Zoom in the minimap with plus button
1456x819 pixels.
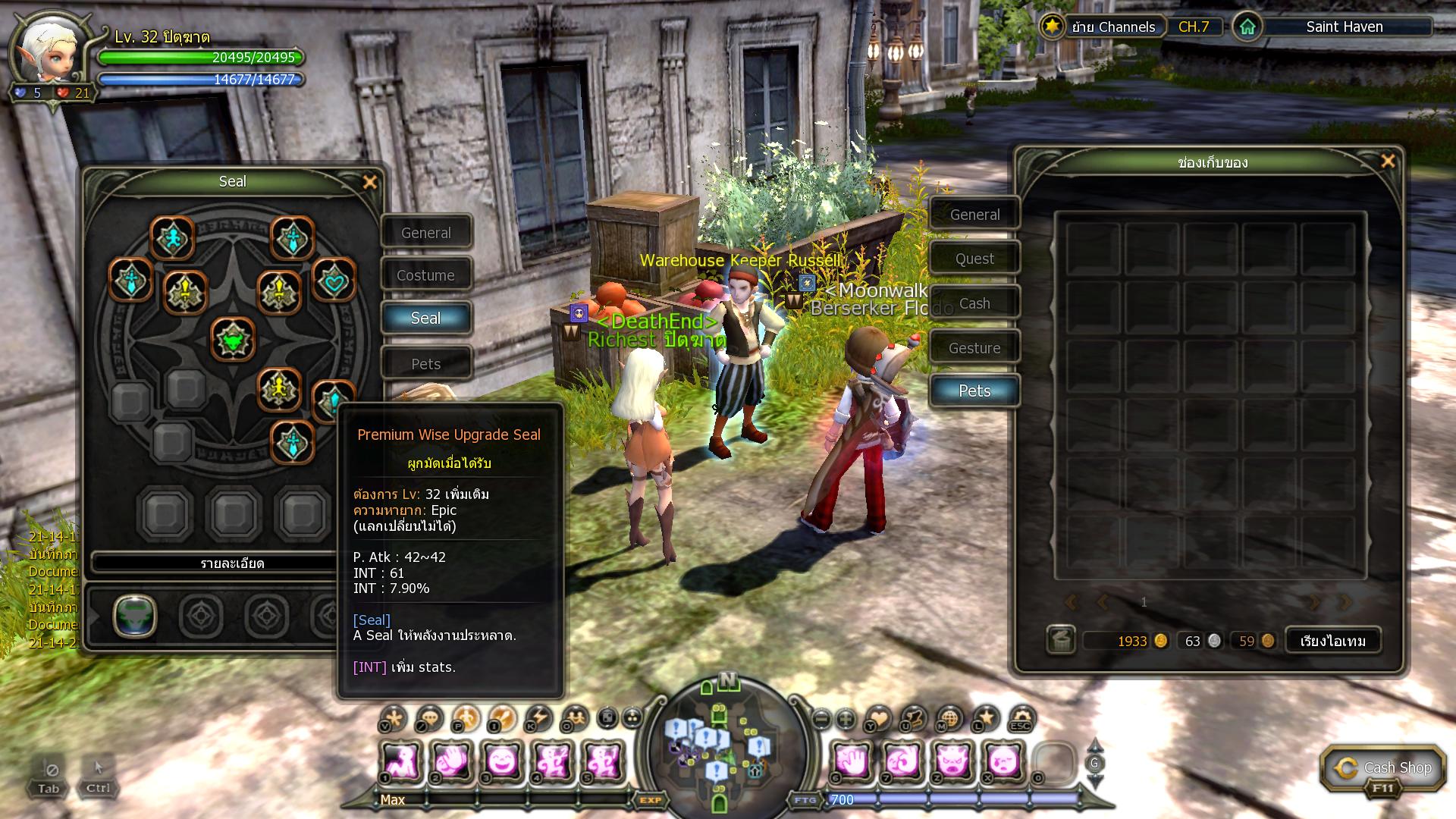[x=846, y=718]
